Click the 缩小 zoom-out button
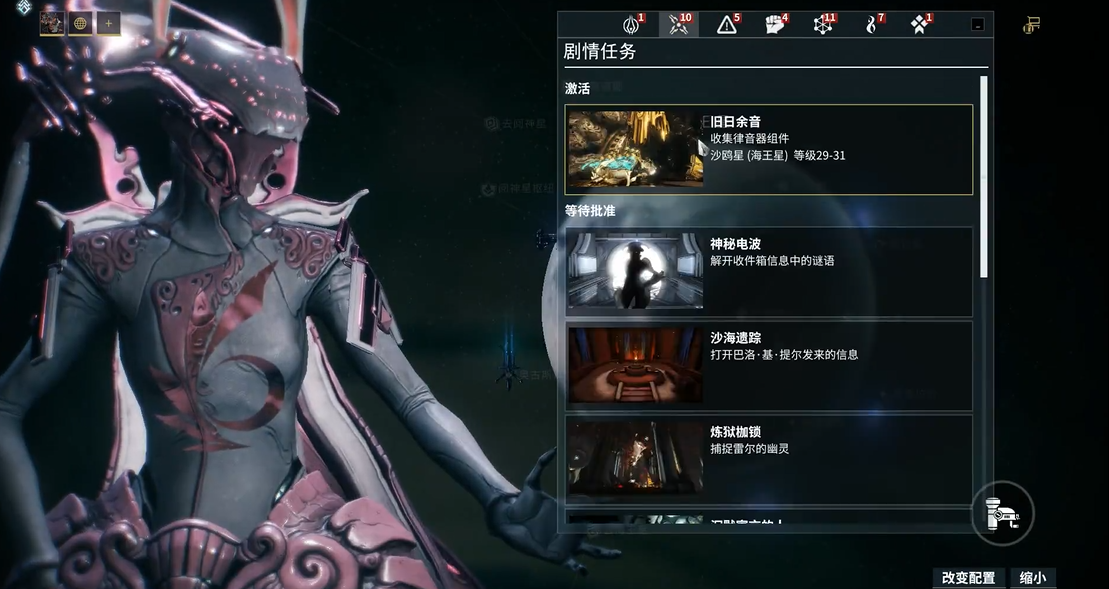The image size is (1109, 589). pyautogui.click(x=1033, y=578)
